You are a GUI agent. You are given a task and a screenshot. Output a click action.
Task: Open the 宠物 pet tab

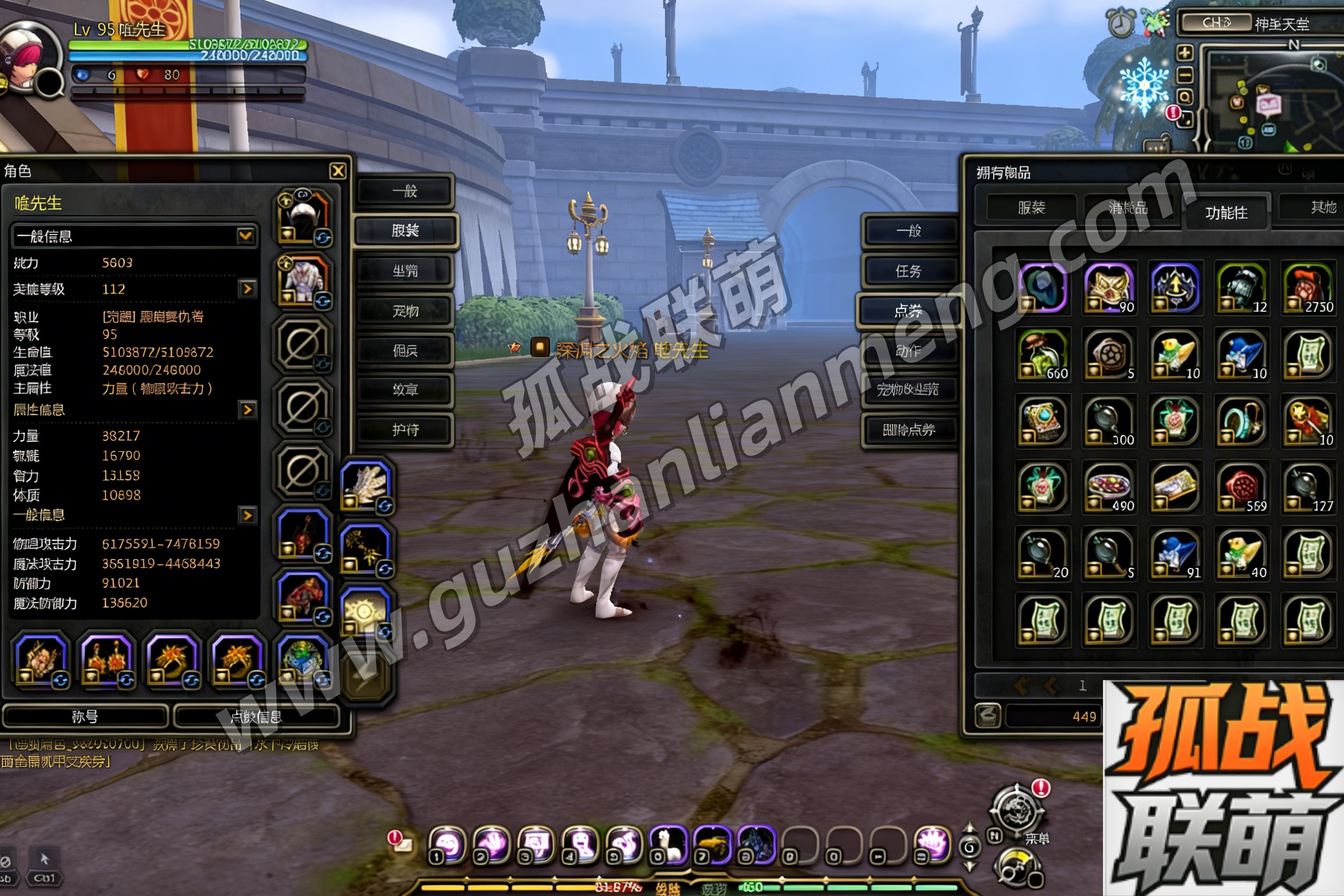[405, 311]
